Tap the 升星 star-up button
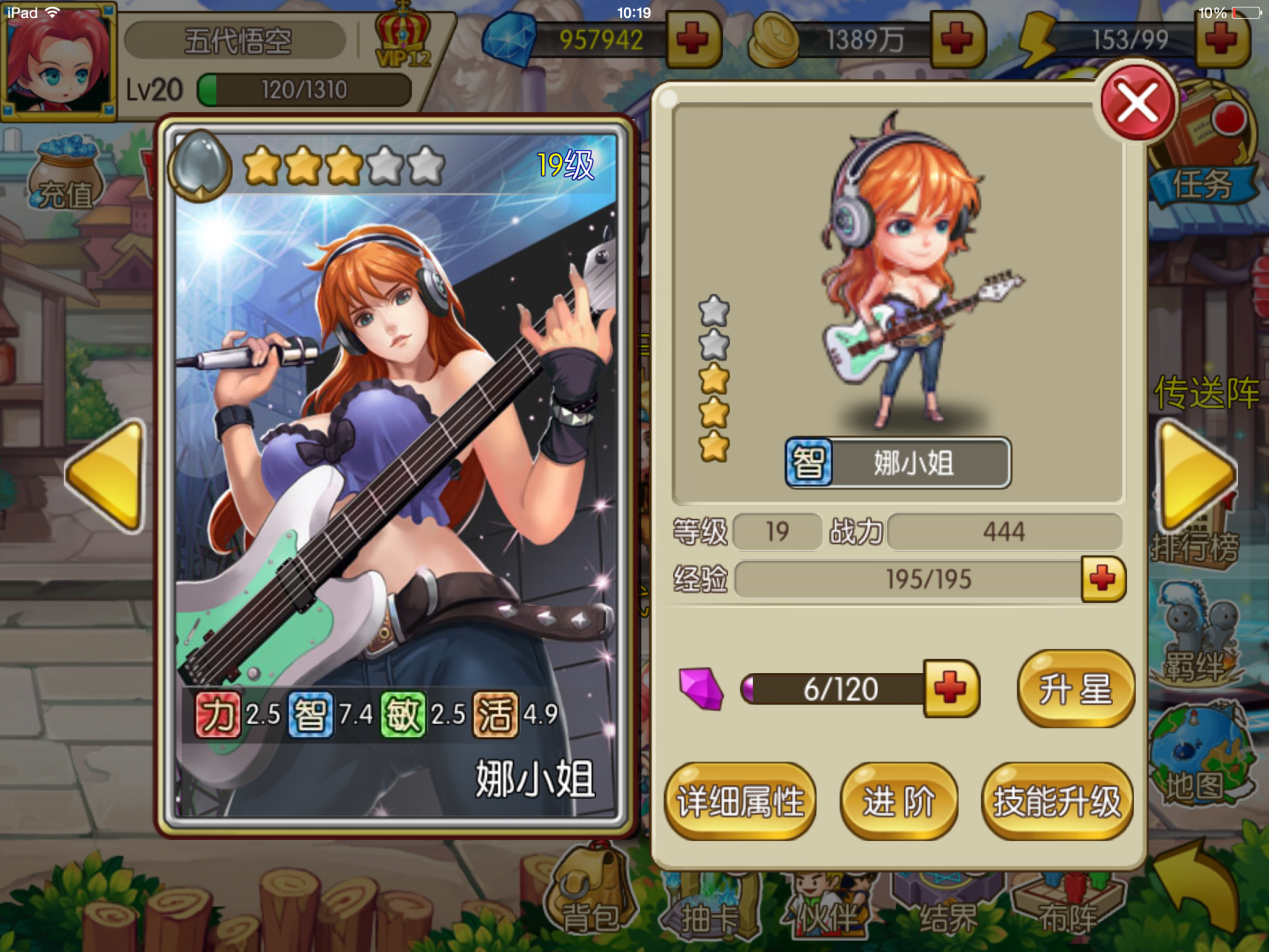Image resolution: width=1269 pixels, height=952 pixels. 1076,689
